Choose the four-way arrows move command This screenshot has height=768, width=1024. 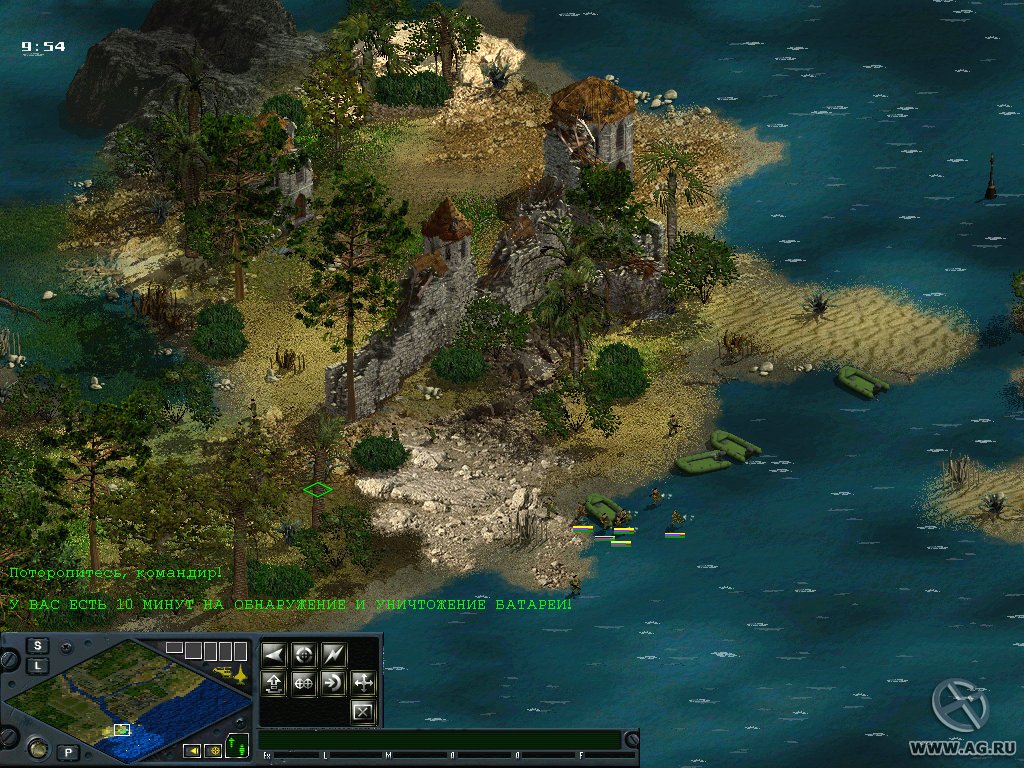(x=363, y=684)
